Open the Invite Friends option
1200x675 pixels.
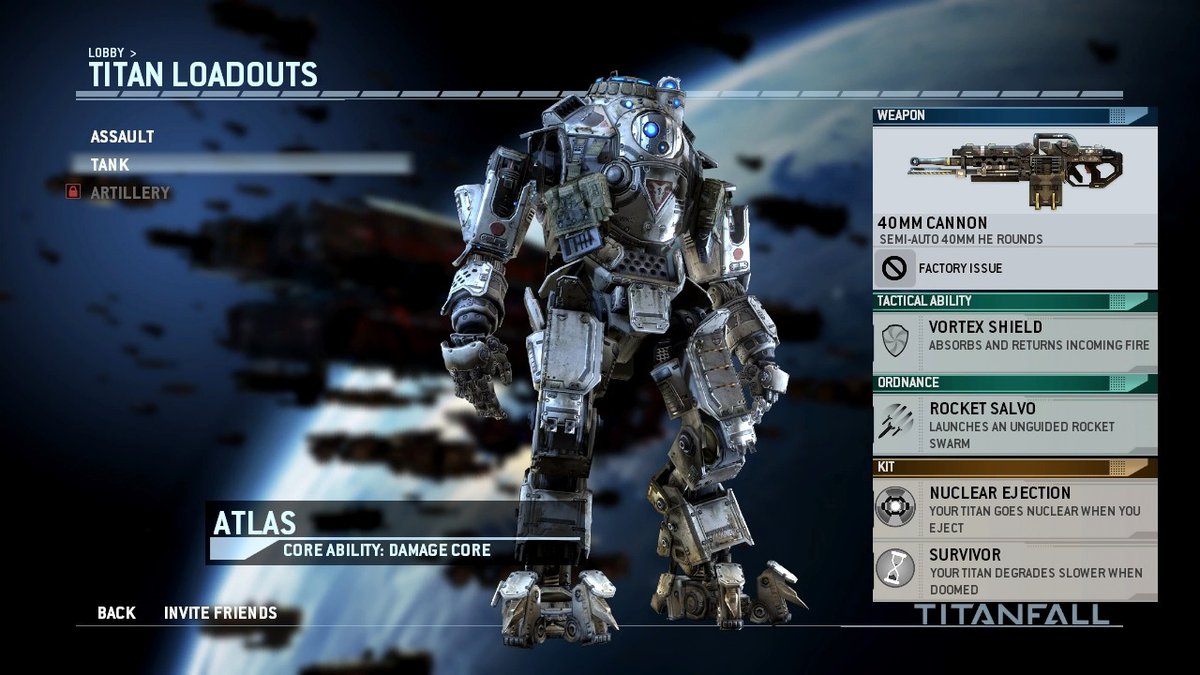click(220, 613)
